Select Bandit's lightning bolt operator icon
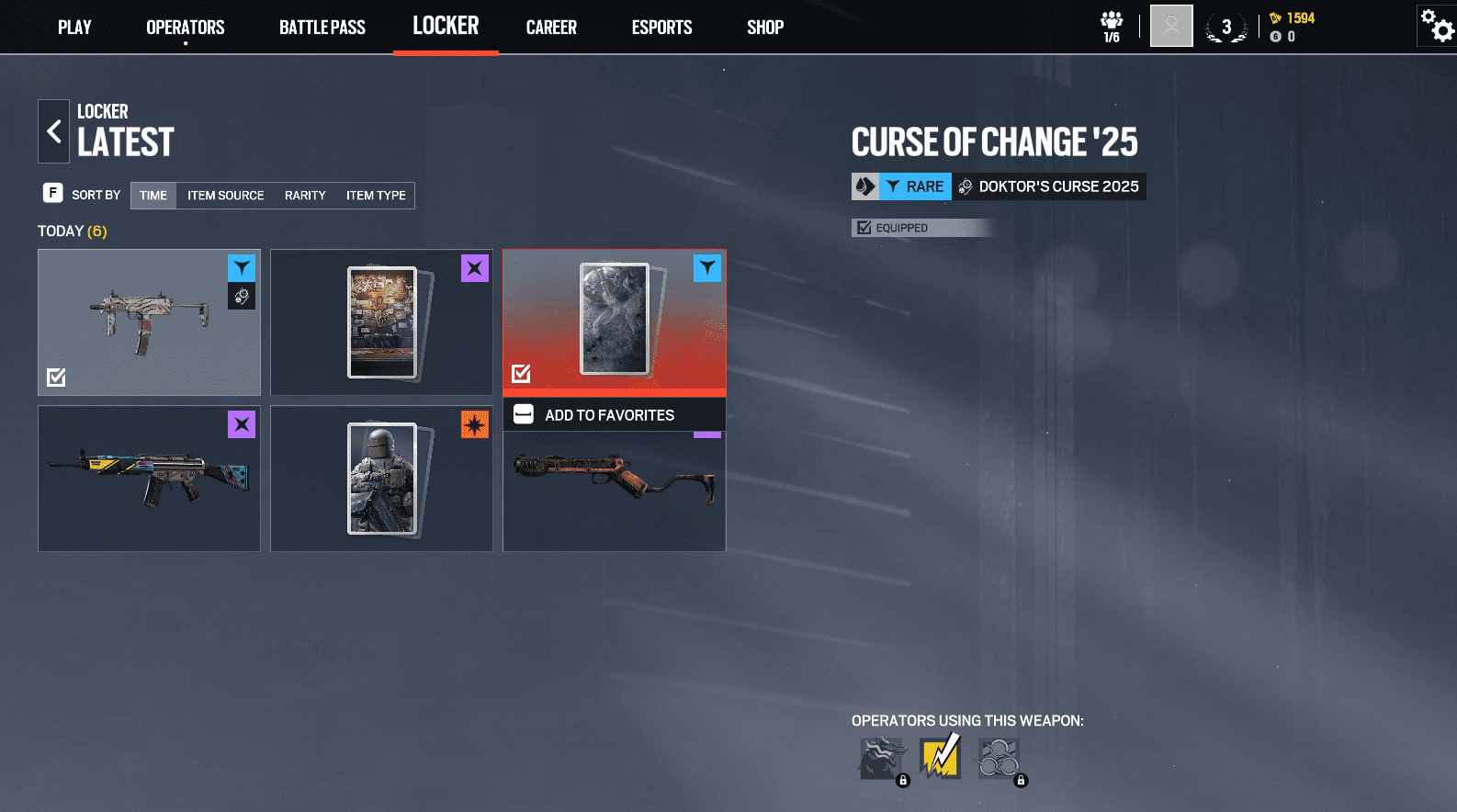This screenshot has height=812, width=1457. click(x=940, y=758)
